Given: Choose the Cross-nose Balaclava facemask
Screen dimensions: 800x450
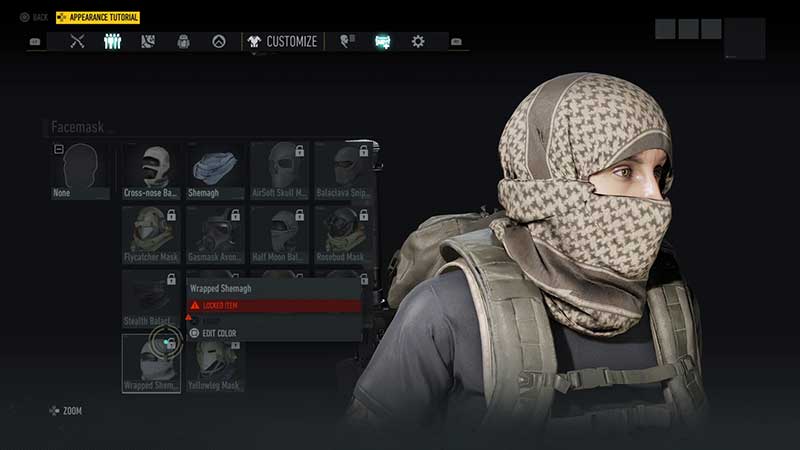Looking at the screenshot, I should [x=151, y=170].
